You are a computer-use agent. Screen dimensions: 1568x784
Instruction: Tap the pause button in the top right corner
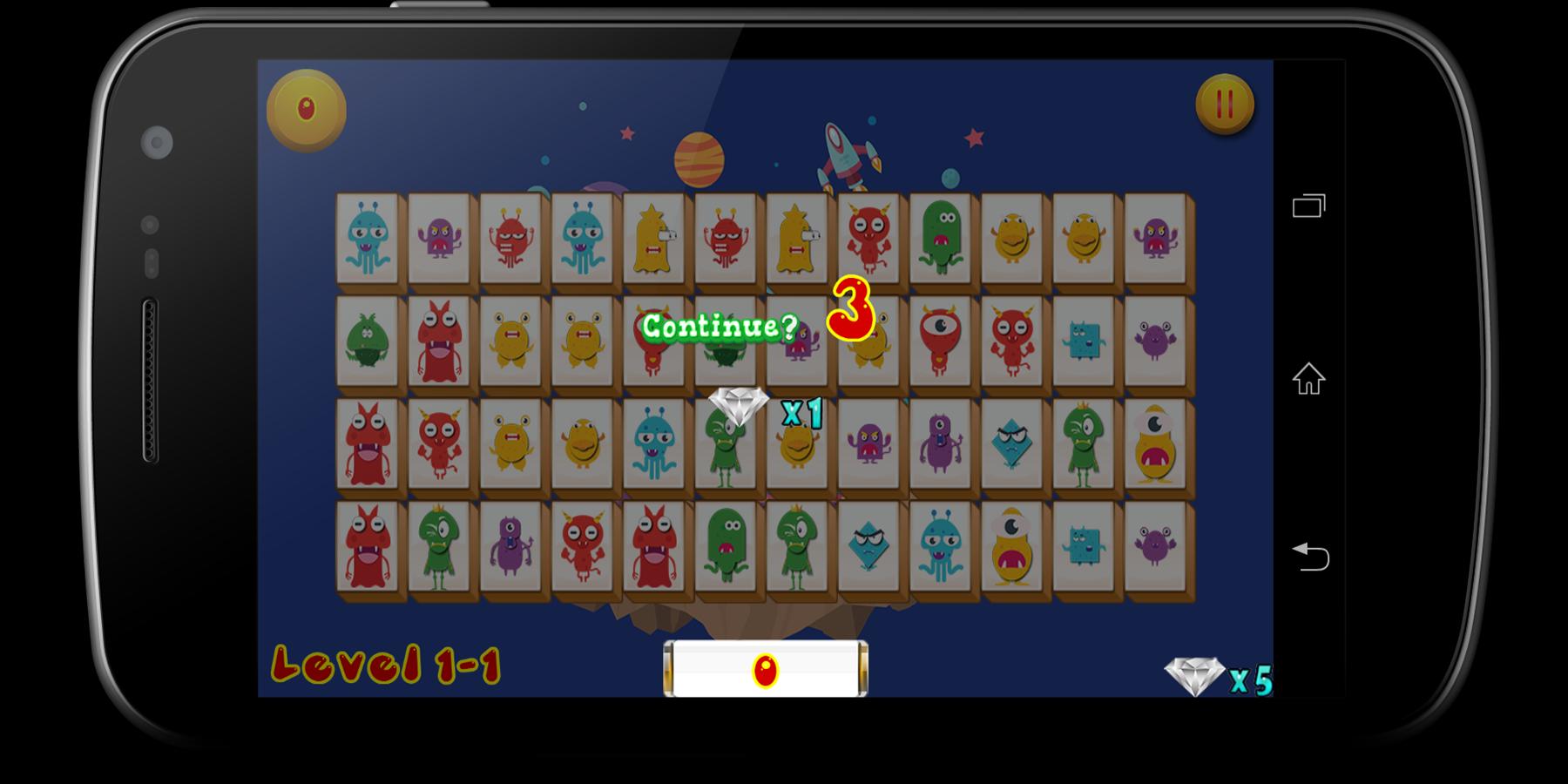1223,104
